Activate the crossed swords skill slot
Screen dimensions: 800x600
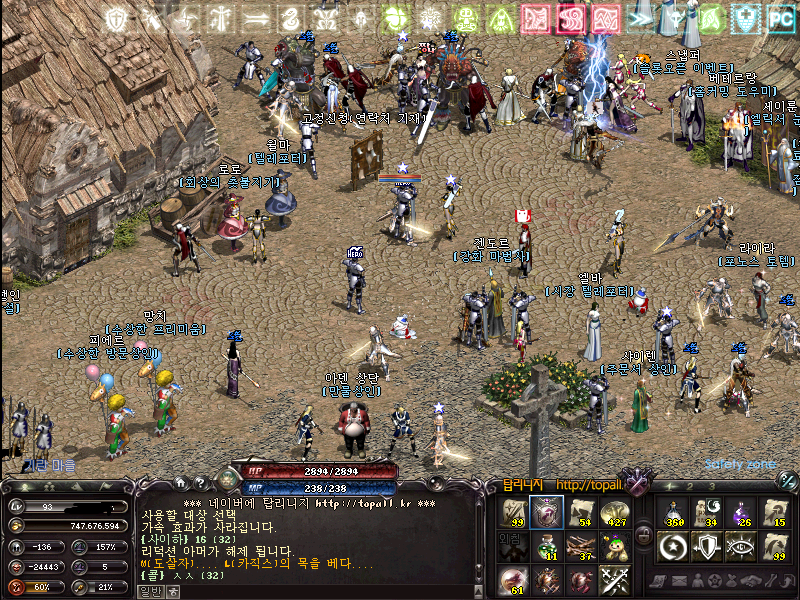pos(614,580)
